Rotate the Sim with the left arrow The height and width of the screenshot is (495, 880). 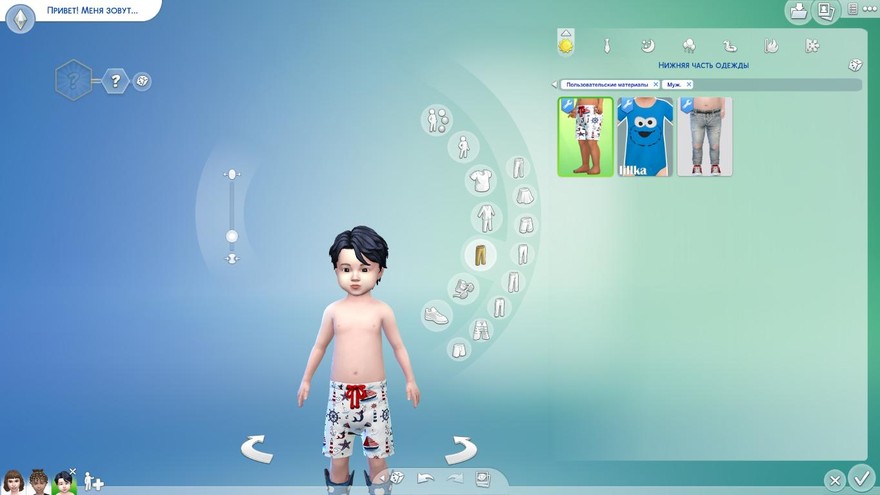[x=257, y=449]
